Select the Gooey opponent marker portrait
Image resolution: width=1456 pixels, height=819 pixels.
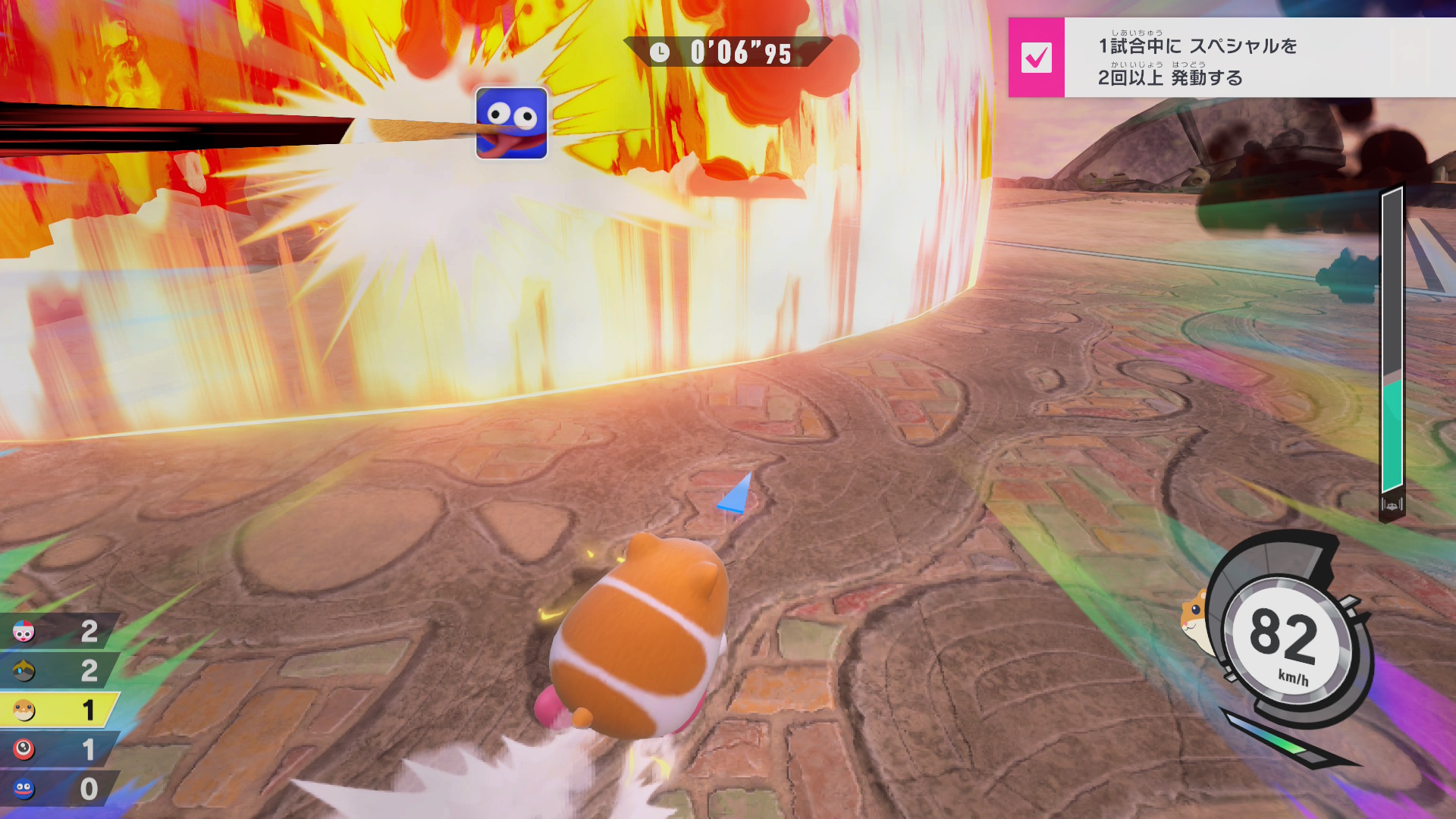pos(511,123)
